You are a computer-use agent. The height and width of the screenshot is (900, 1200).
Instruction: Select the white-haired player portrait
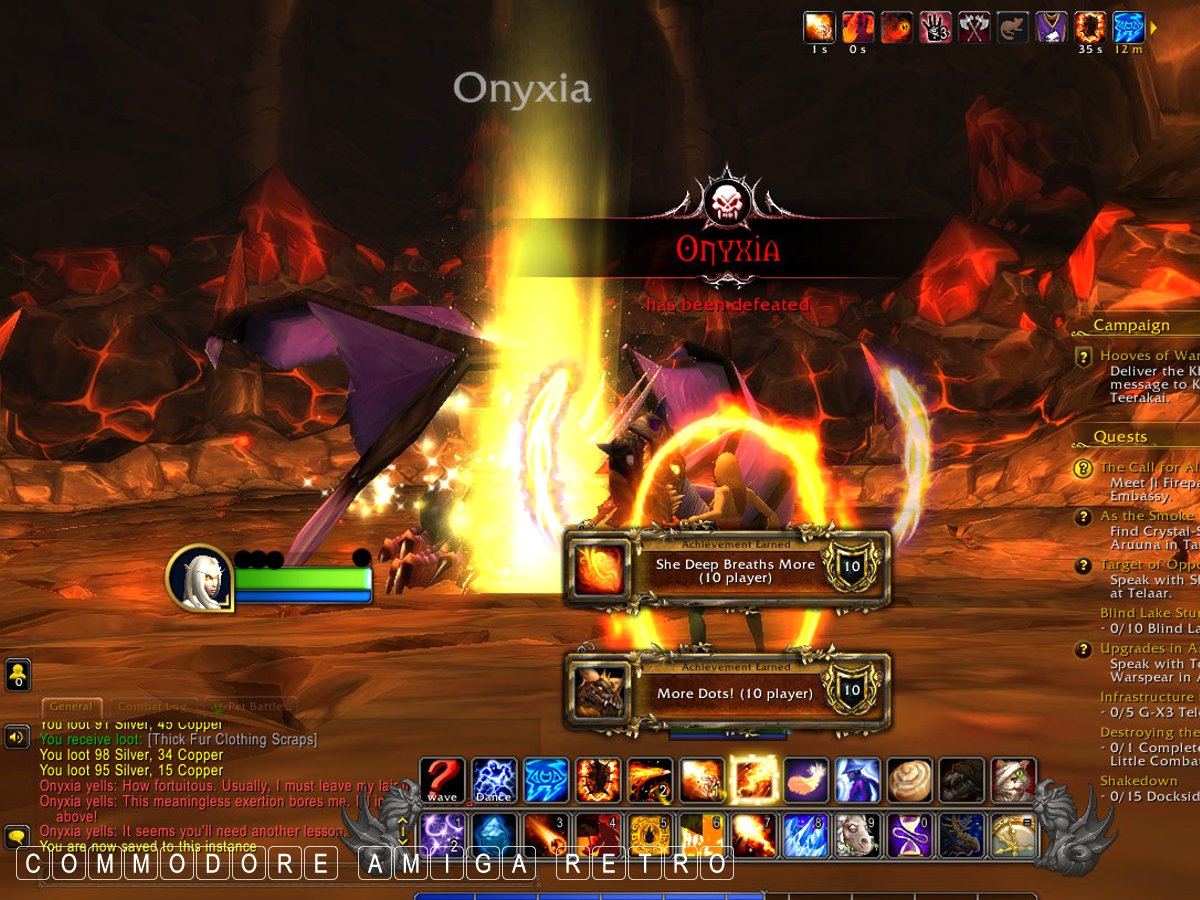[199, 577]
